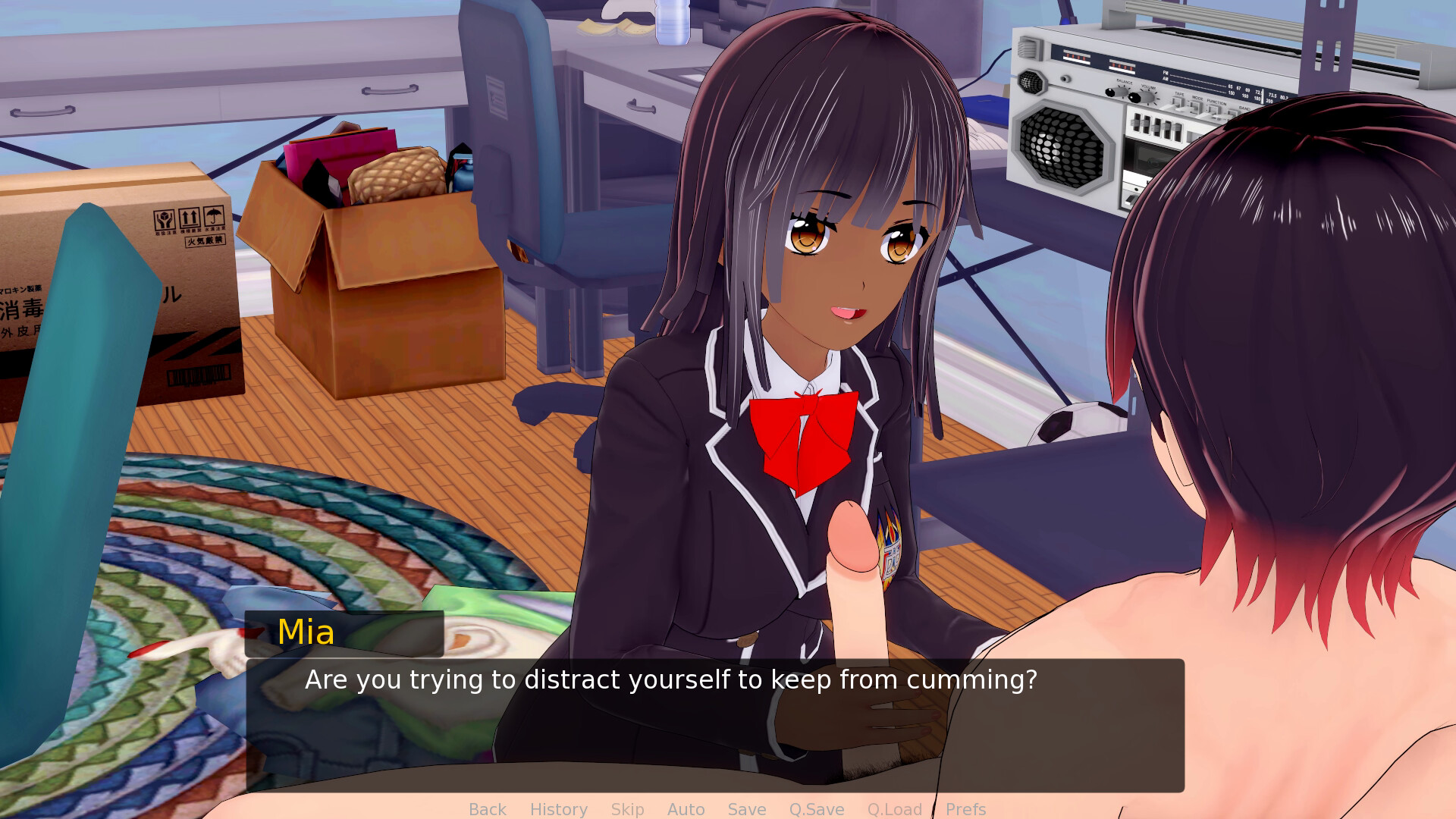Quick load with Q.Load
Screen dimensions: 1456x819
[894, 809]
